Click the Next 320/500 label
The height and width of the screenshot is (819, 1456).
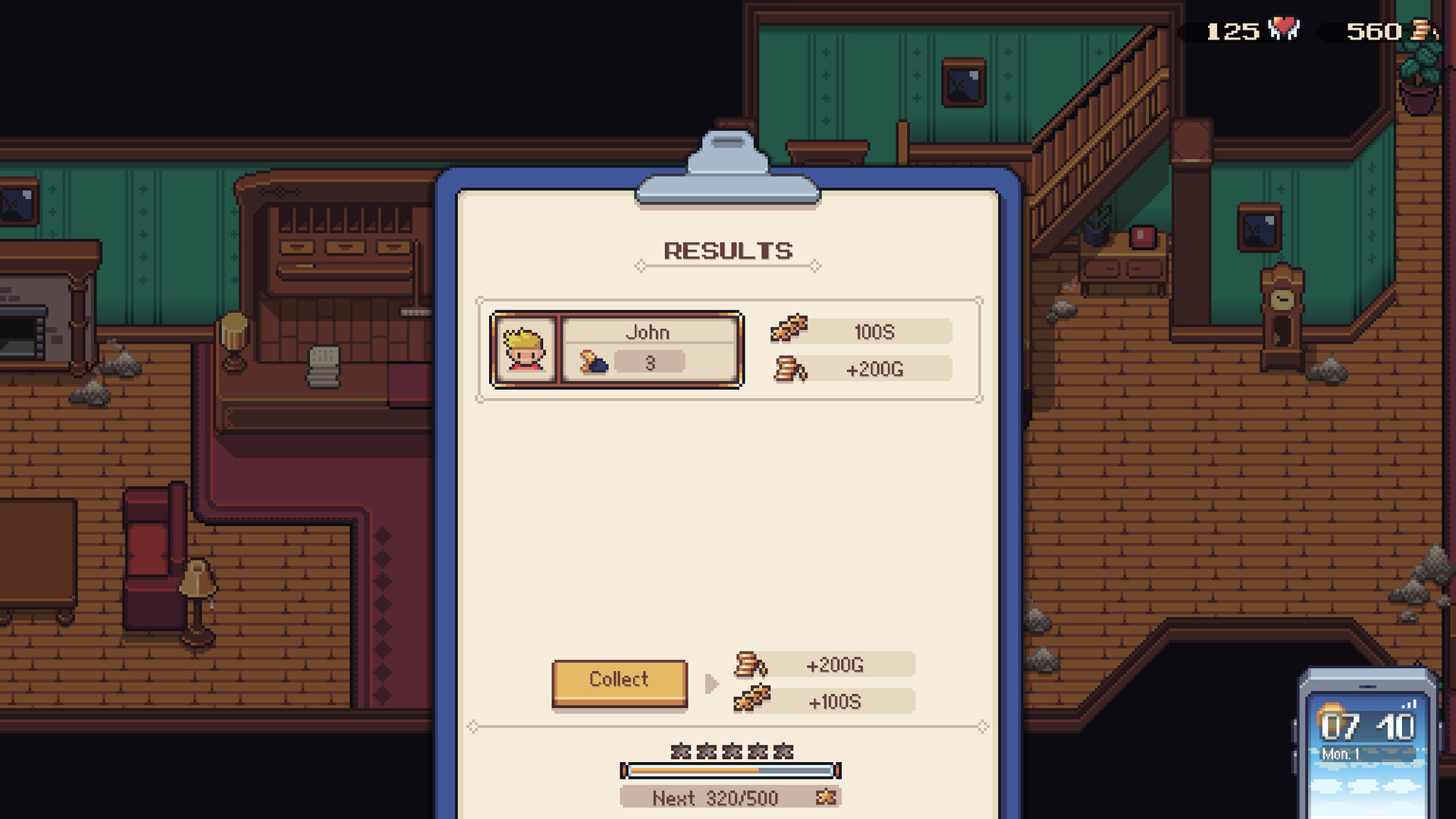pyautogui.click(x=717, y=798)
